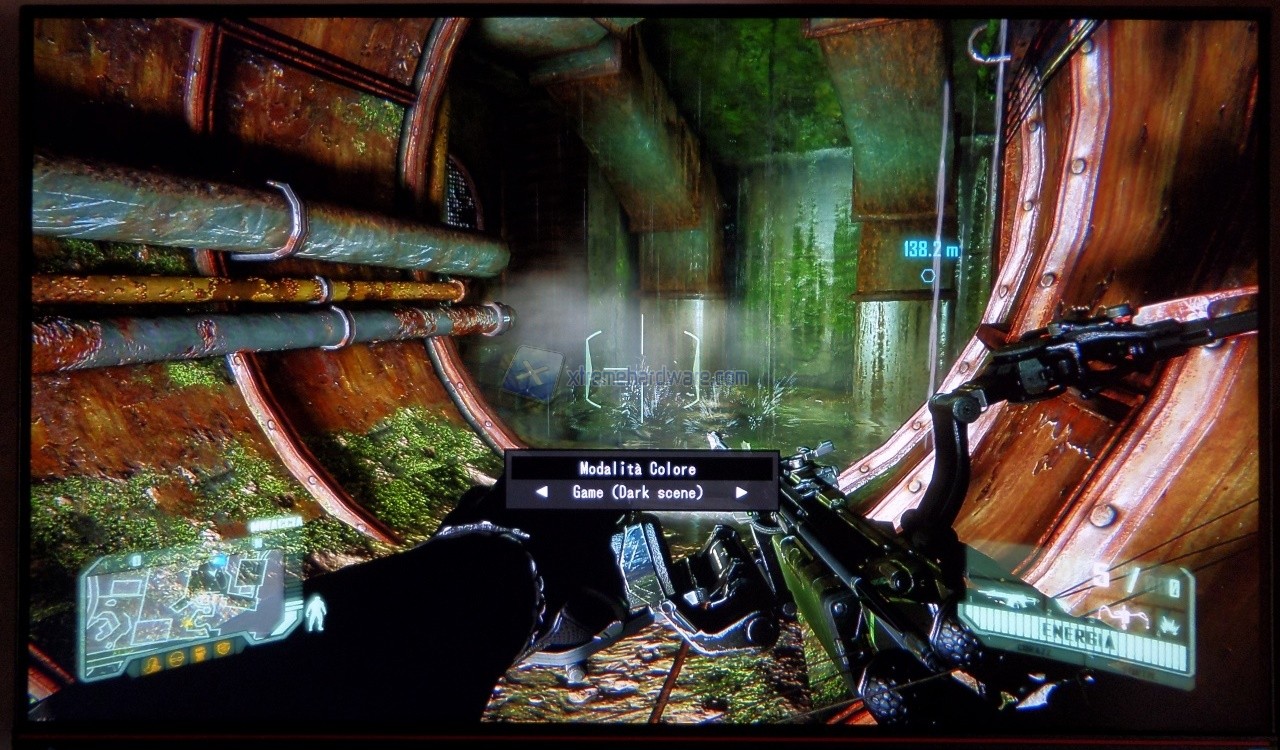Select the hexagon objective waypoint marker
The height and width of the screenshot is (750, 1280).
pos(929,275)
